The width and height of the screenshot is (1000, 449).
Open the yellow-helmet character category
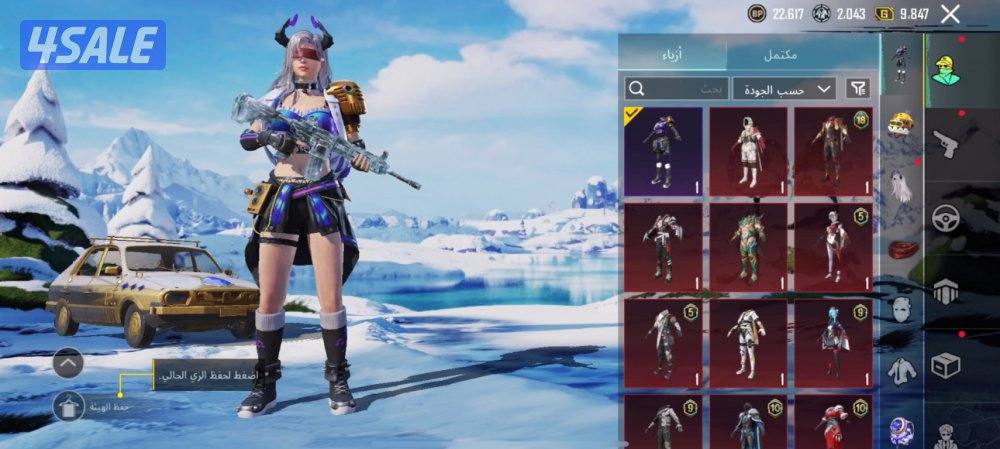(x=945, y=70)
